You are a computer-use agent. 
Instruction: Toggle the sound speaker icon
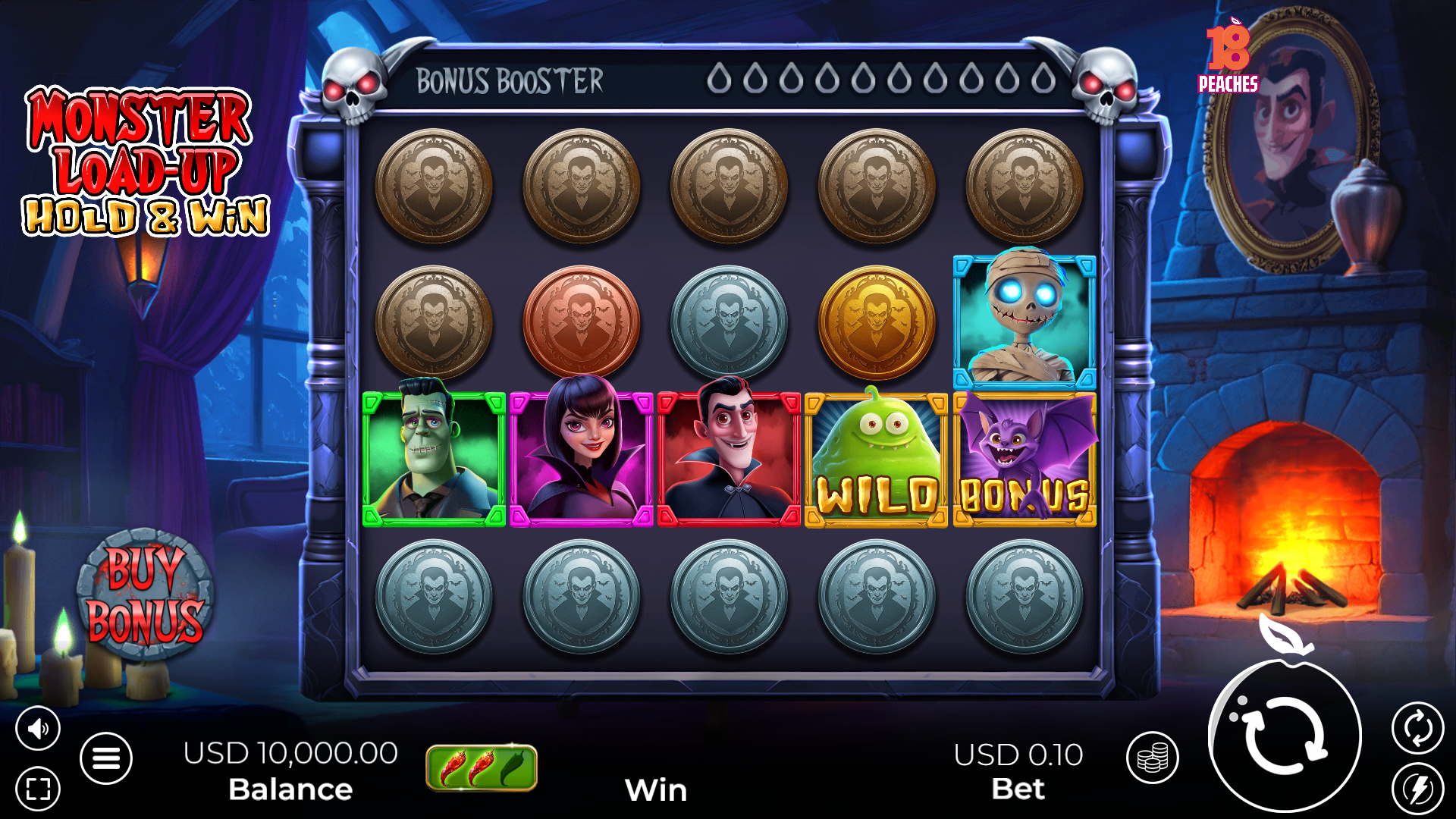pyautogui.click(x=38, y=729)
